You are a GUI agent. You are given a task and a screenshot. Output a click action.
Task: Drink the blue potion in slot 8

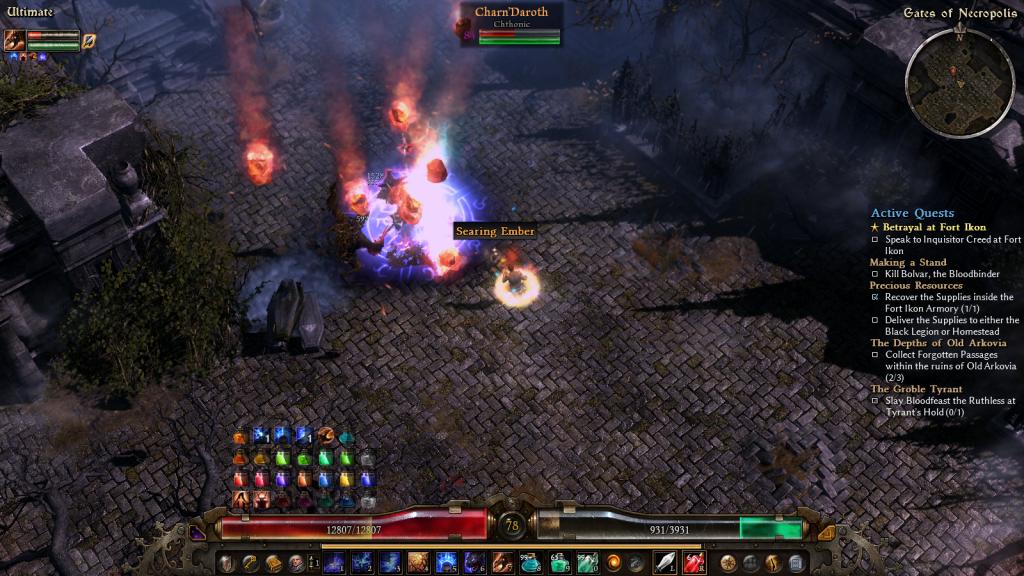(530, 563)
